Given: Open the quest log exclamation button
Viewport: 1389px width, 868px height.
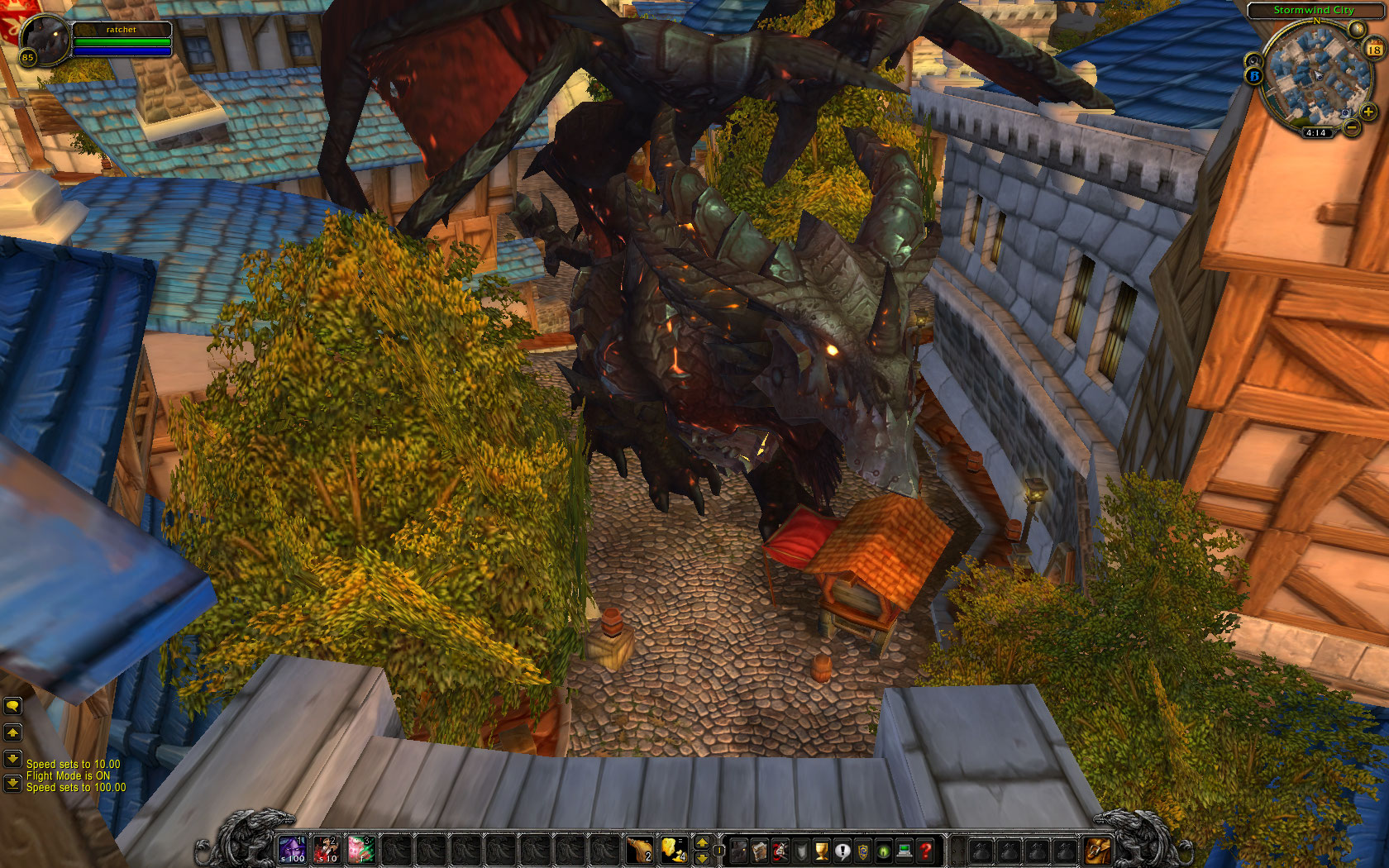Looking at the screenshot, I should pyautogui.click(x=842, y=850).
